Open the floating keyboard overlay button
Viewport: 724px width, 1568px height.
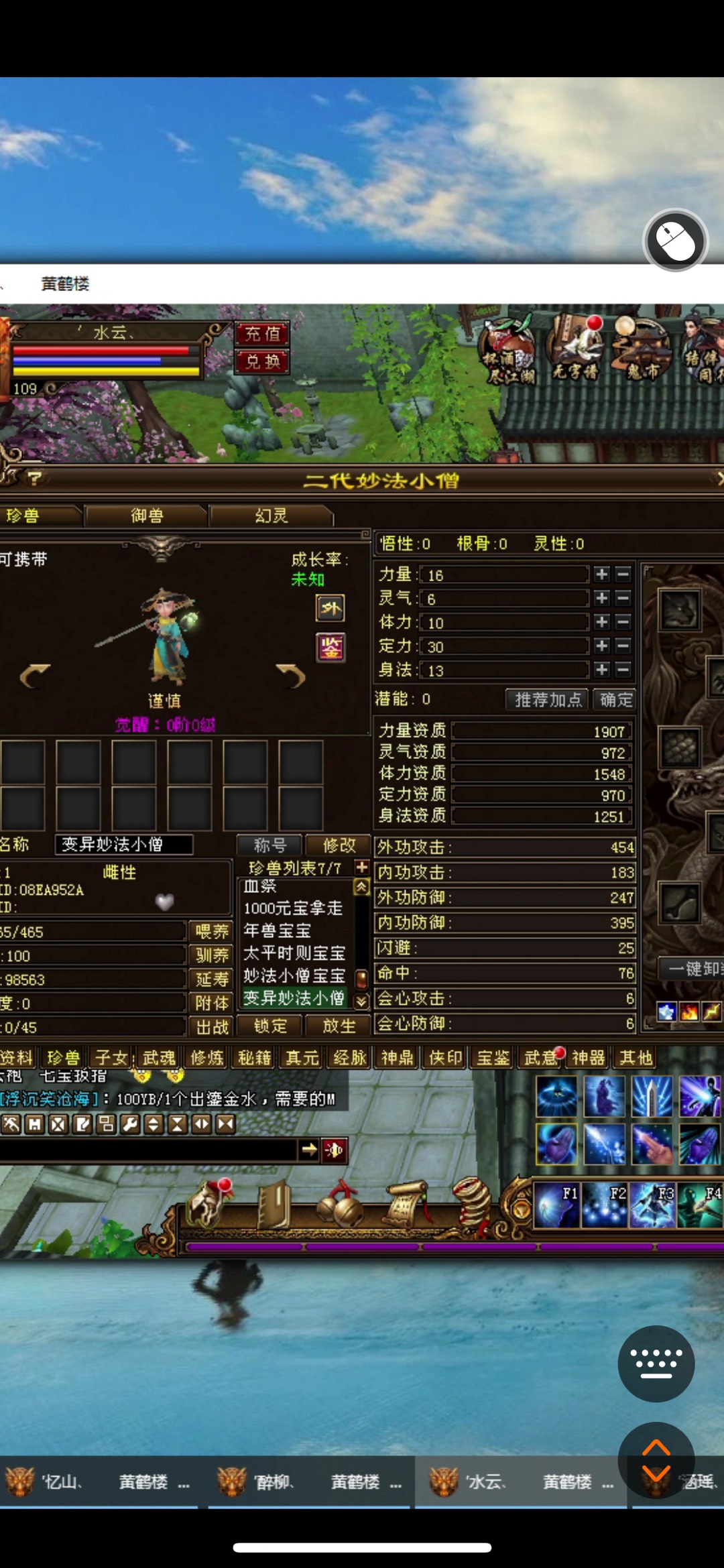[x=656, y=1364]
